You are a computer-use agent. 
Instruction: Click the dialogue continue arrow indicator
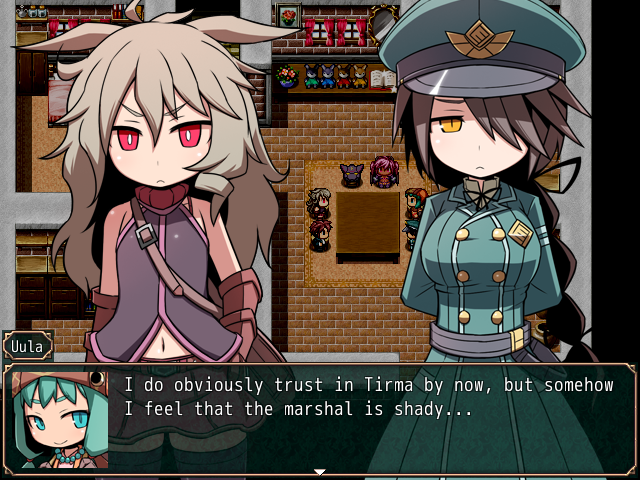click(320, 470)
